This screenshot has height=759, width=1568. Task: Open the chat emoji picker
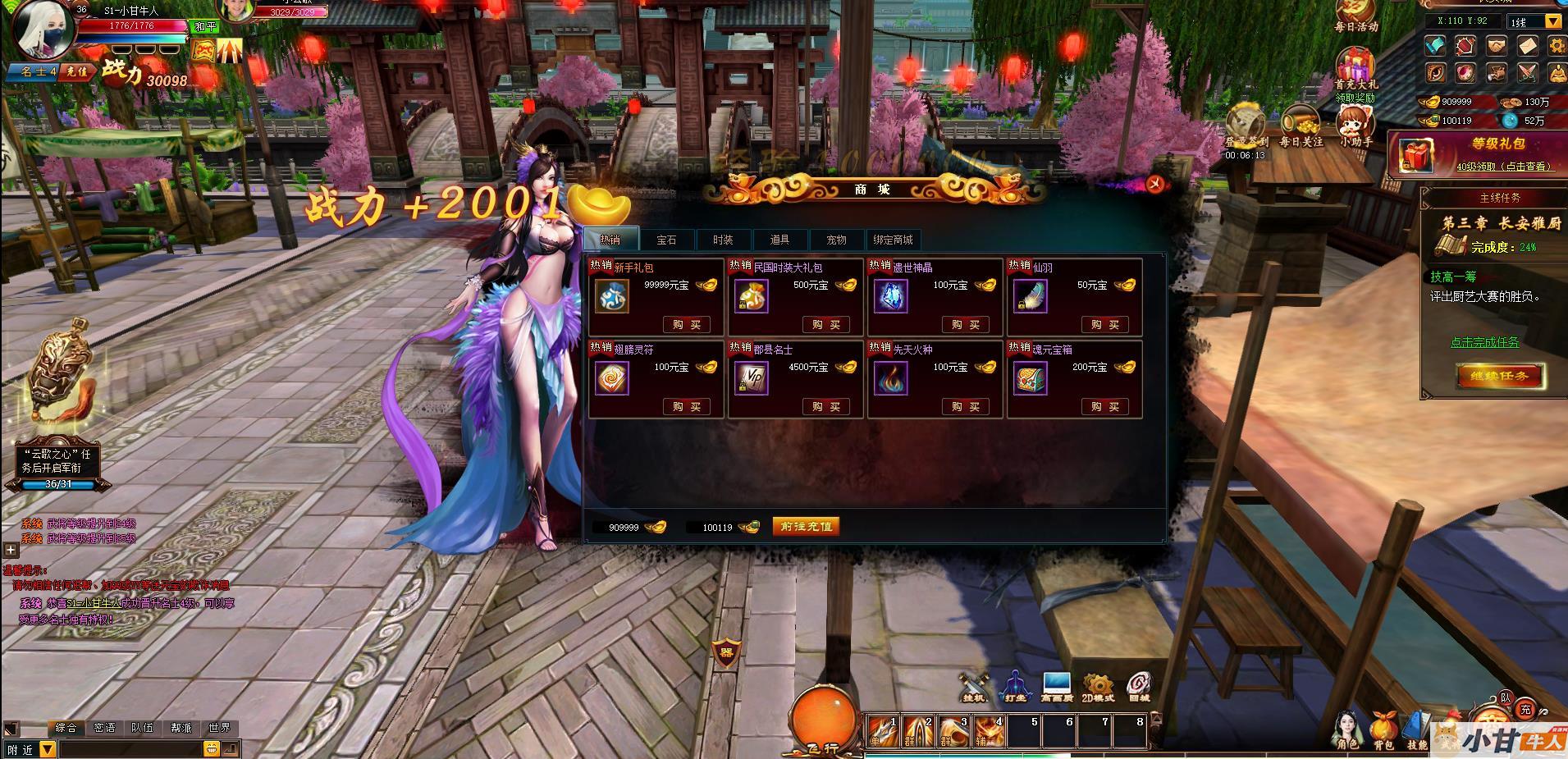211,748
